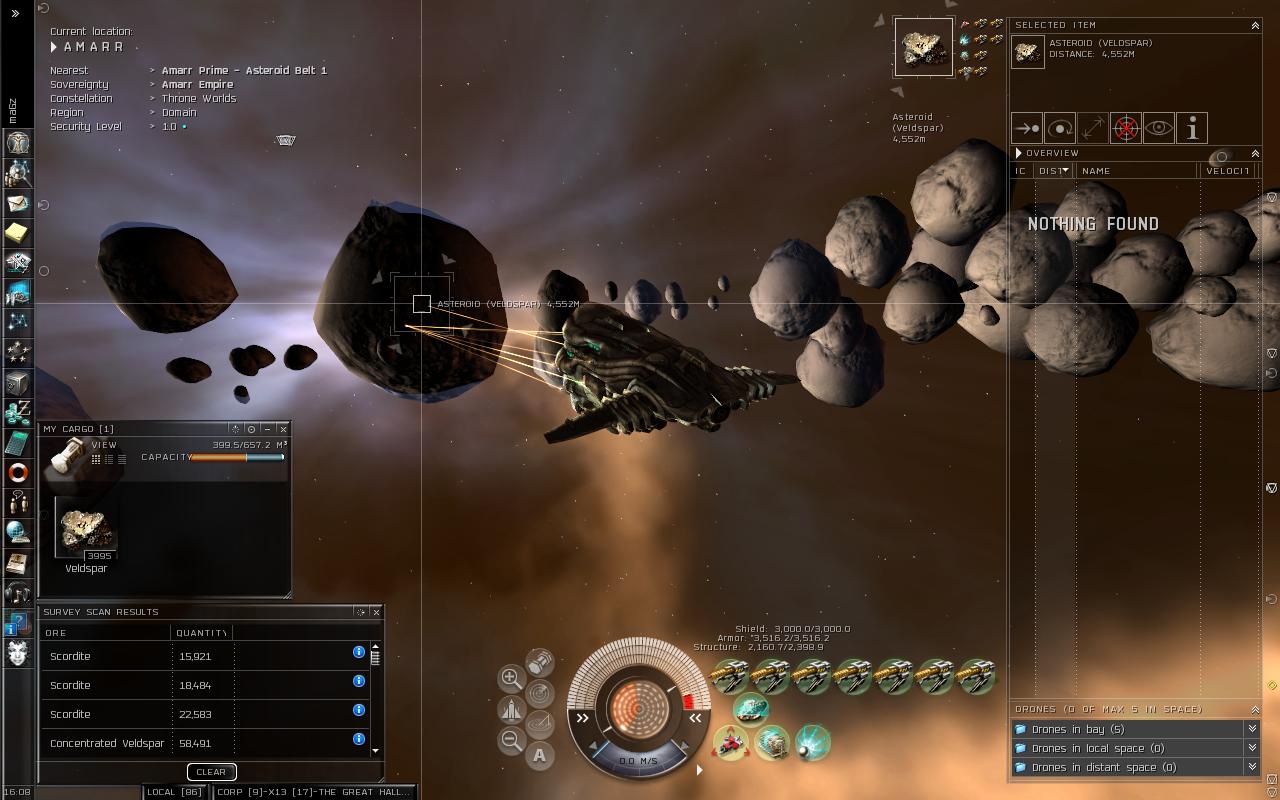Close the My Cargo window

[283, 429]
